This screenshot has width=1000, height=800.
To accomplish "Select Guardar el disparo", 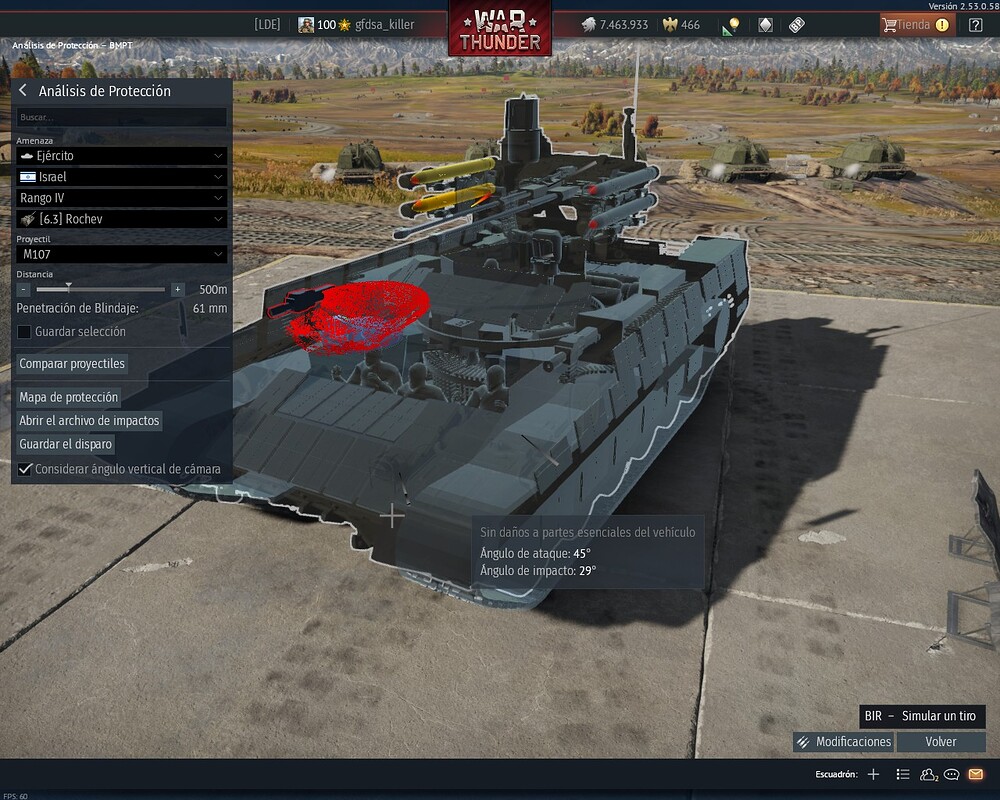I will click(x=66, y=444).
